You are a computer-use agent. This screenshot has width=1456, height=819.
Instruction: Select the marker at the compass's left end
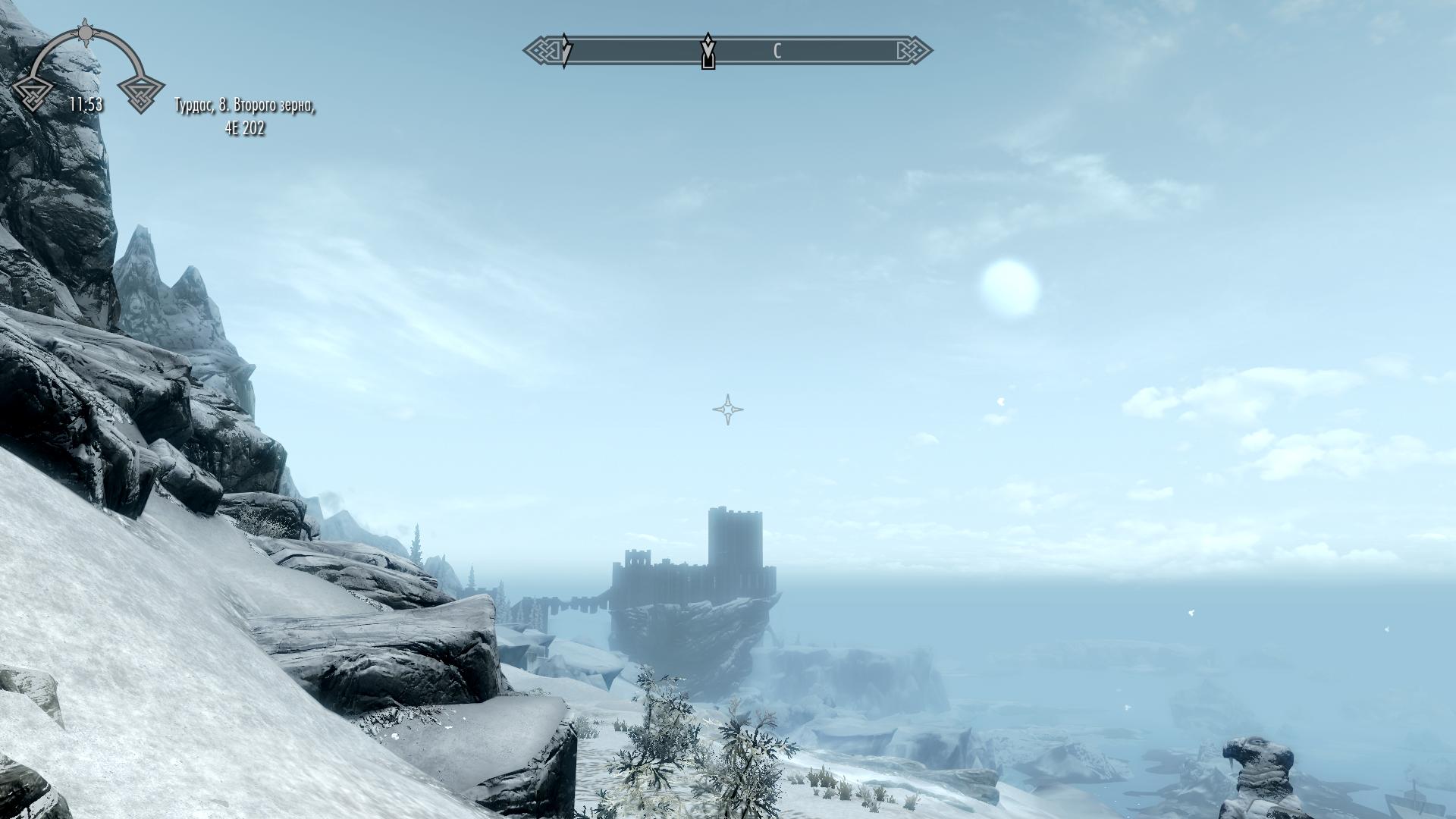[565, 51]
